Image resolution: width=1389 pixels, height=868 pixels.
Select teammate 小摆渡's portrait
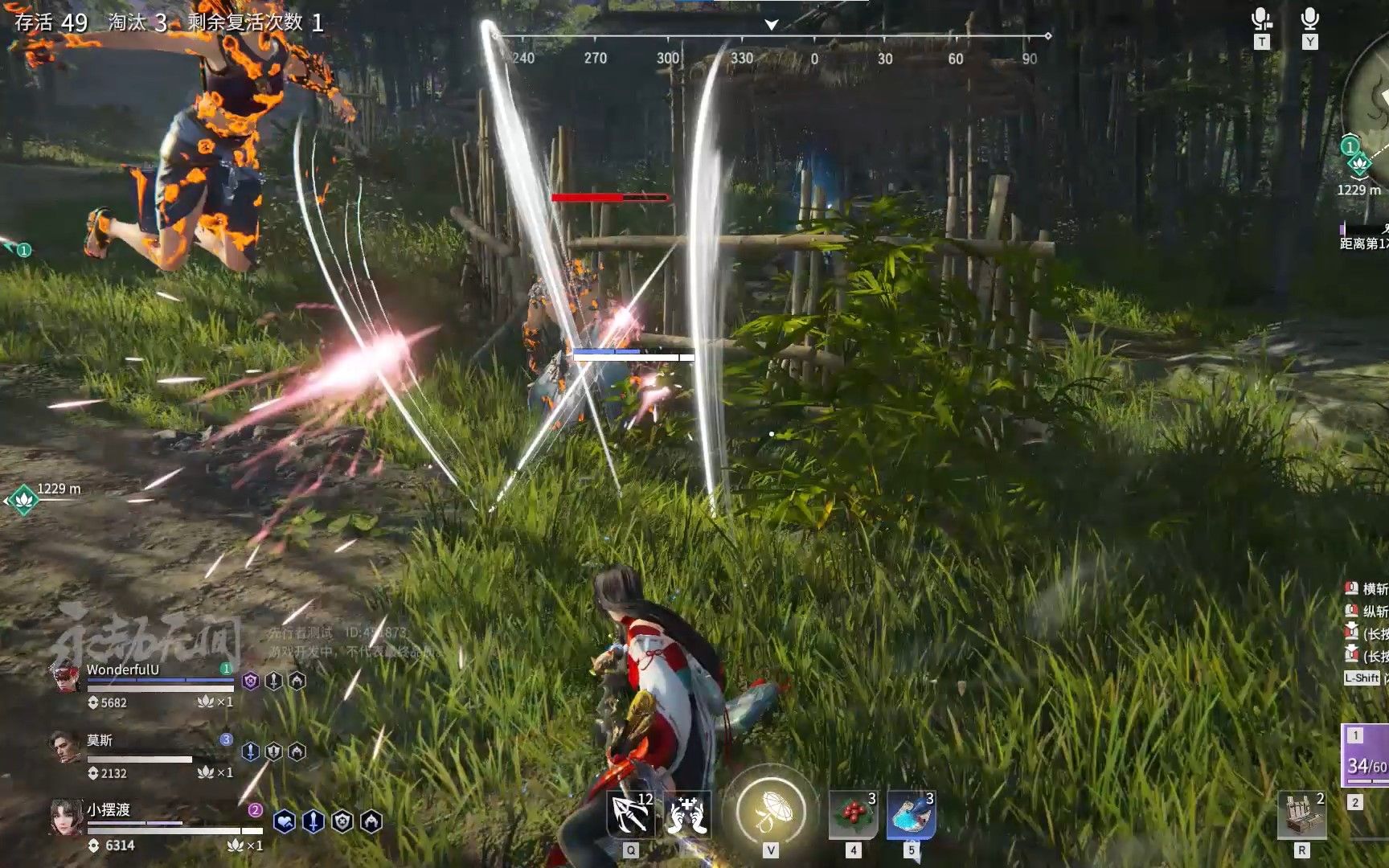tap(66, 817)
